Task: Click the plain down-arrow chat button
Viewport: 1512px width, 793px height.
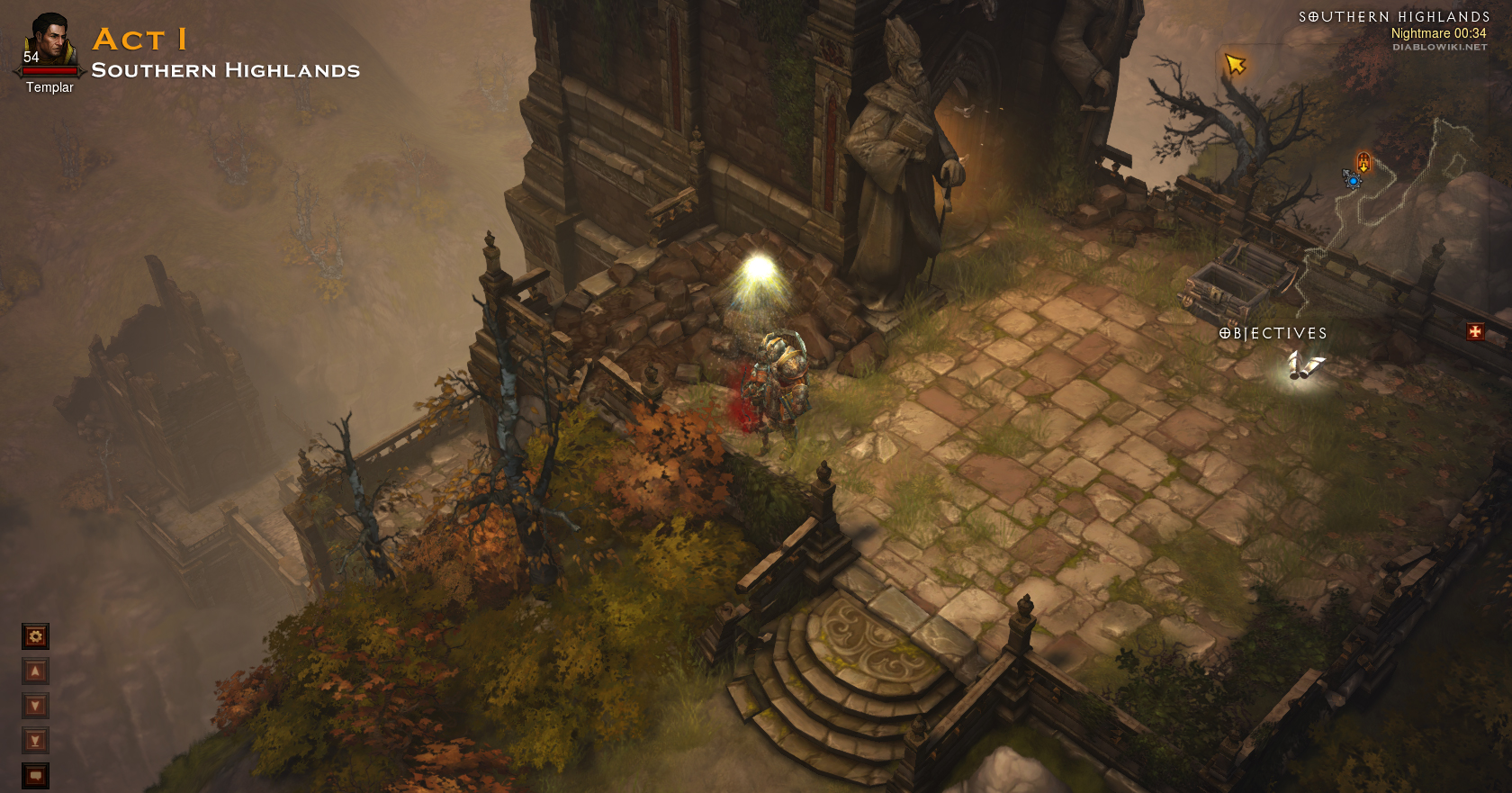Action: pyautogui.click(x=35, y=706)
